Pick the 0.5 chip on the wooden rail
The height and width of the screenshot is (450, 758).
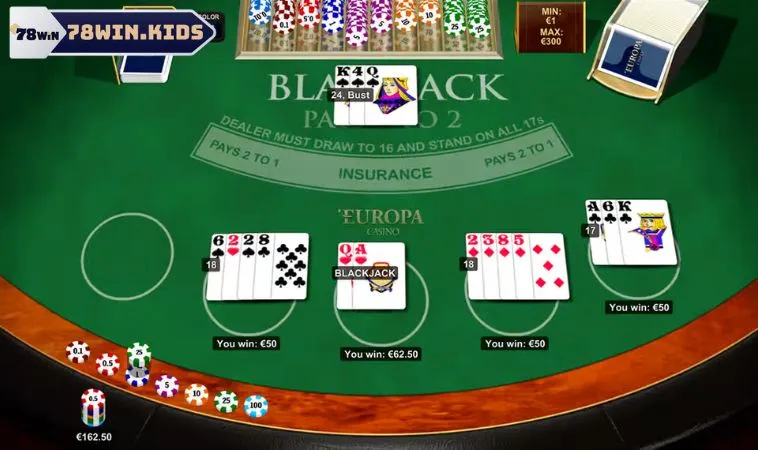[x=107, y=364]
